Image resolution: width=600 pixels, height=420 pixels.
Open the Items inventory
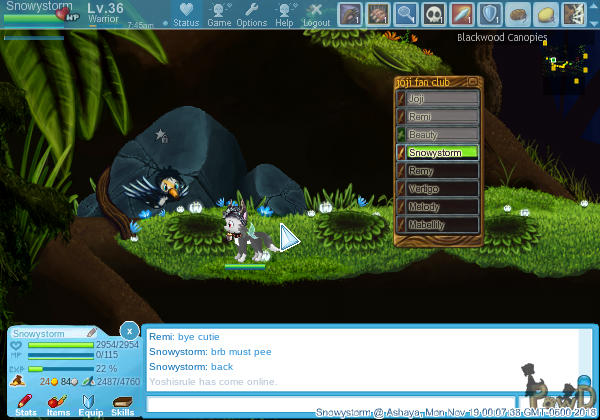pos(58,405)
